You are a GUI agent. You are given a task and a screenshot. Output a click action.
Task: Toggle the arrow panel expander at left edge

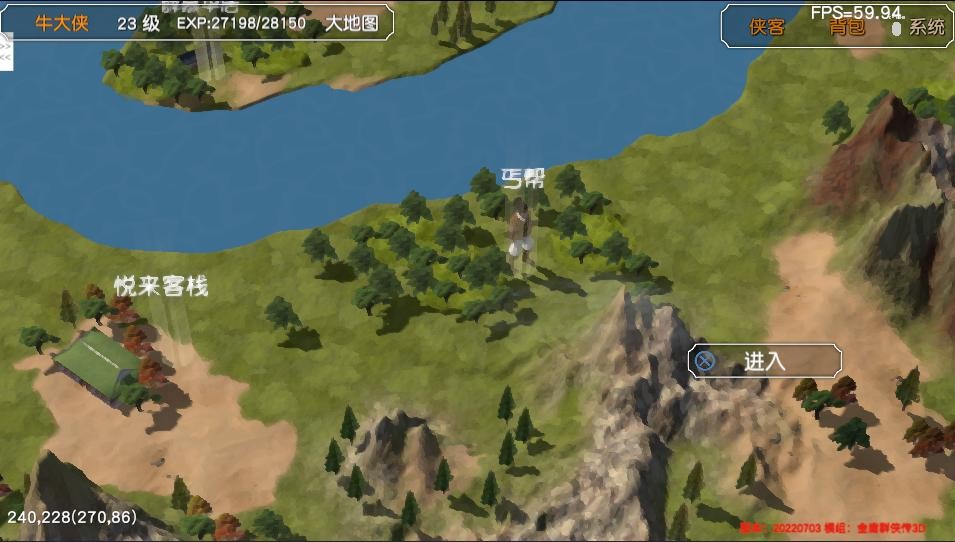point(5,50)
